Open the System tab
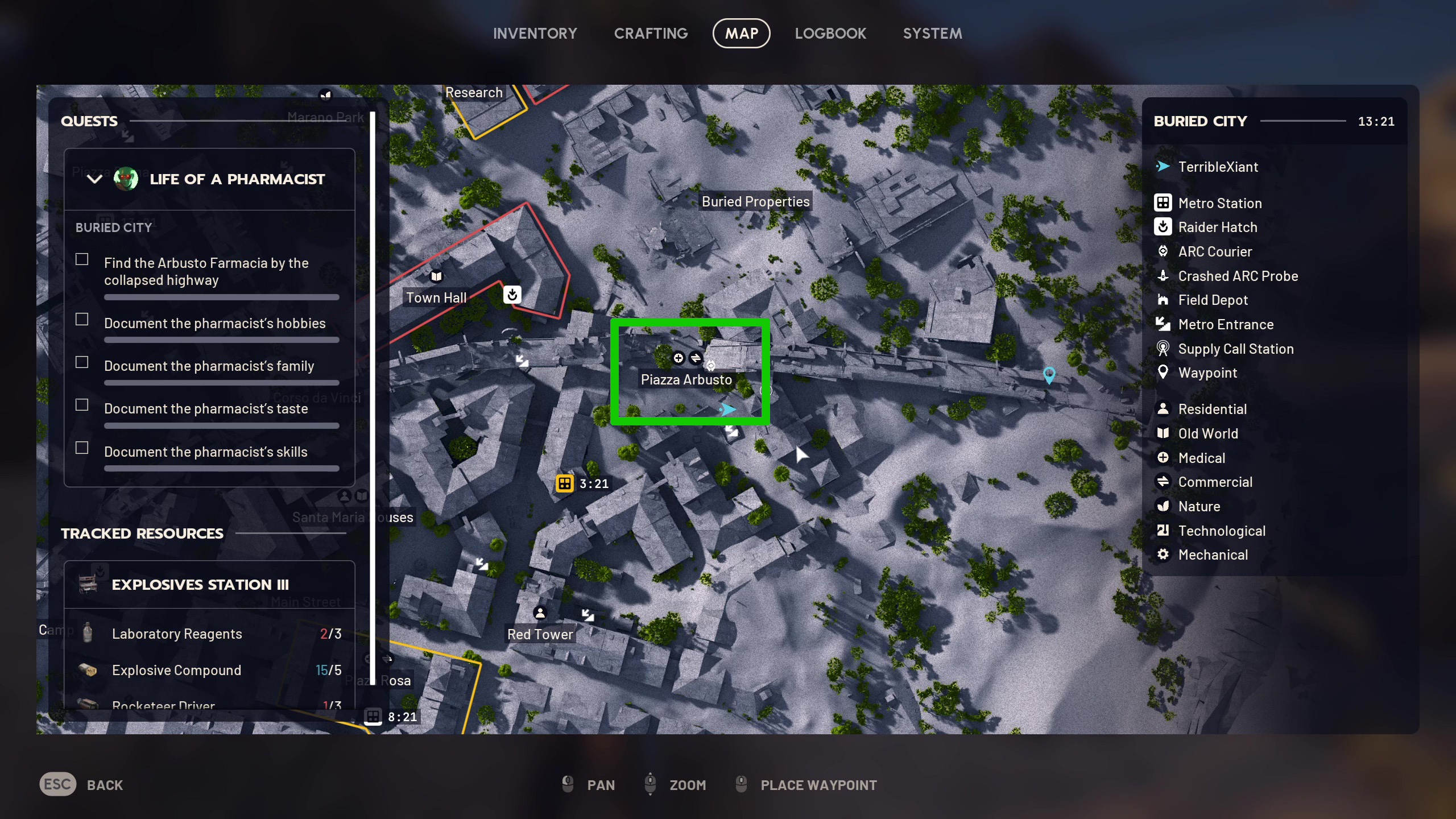 click(x=932, y=34)
